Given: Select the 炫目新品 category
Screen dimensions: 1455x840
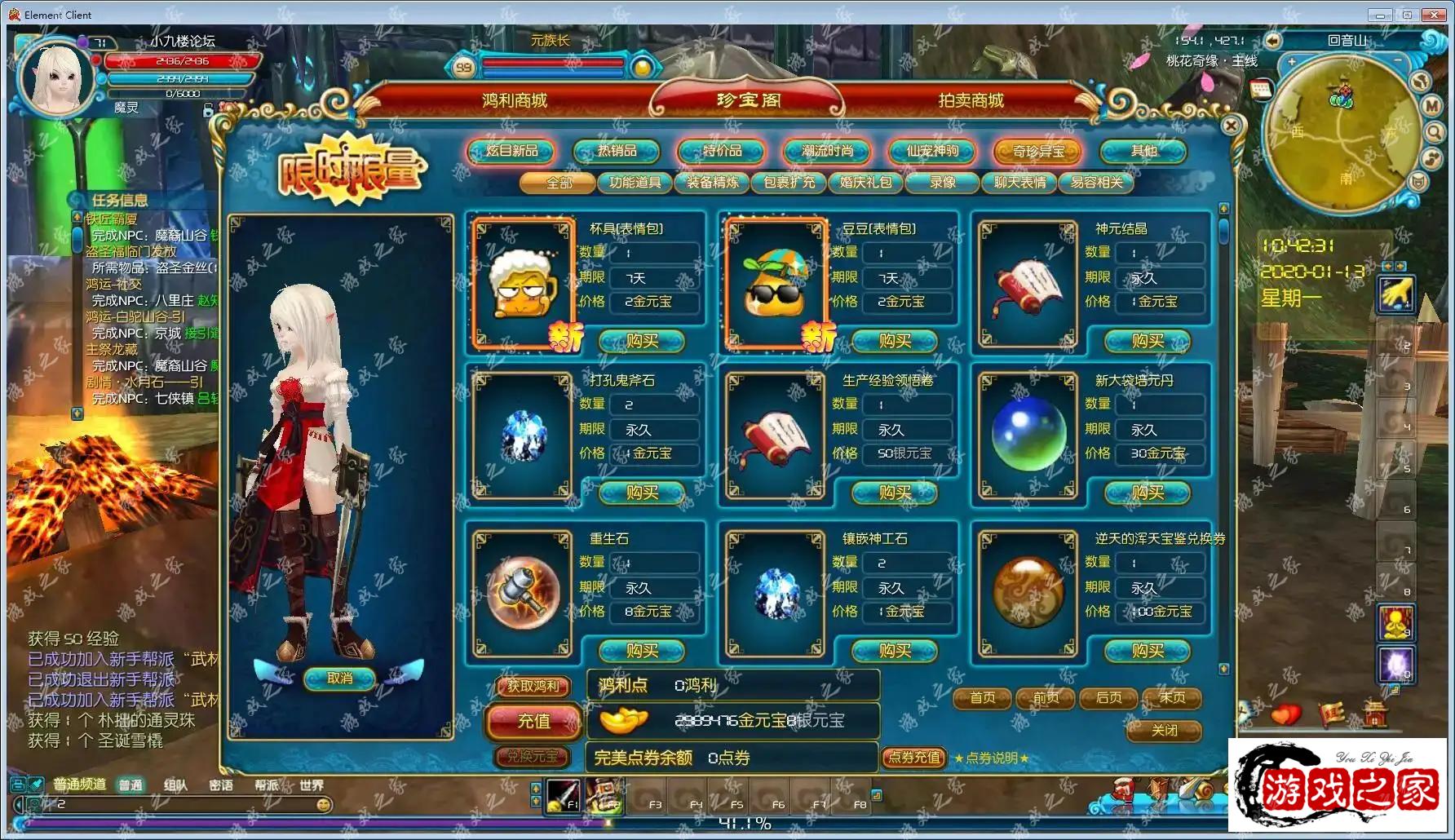Looking at the screenshot, I should point(511,151).
